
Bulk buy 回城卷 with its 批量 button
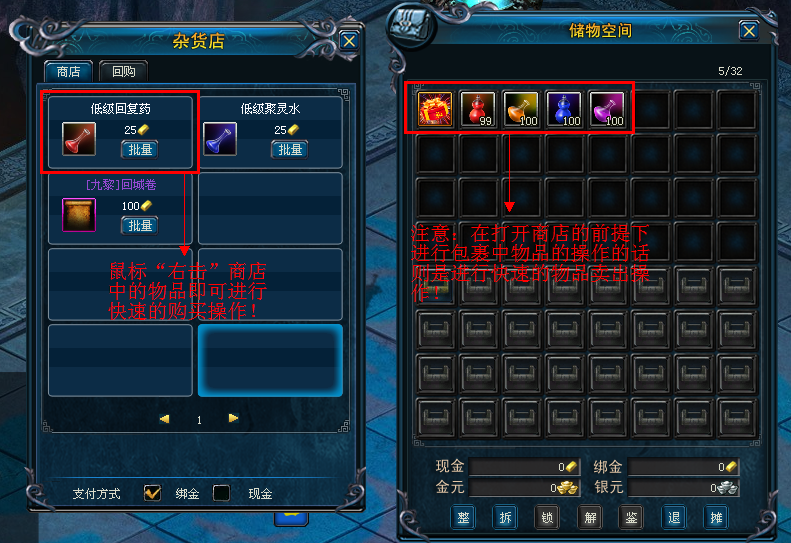coord(139,226)
